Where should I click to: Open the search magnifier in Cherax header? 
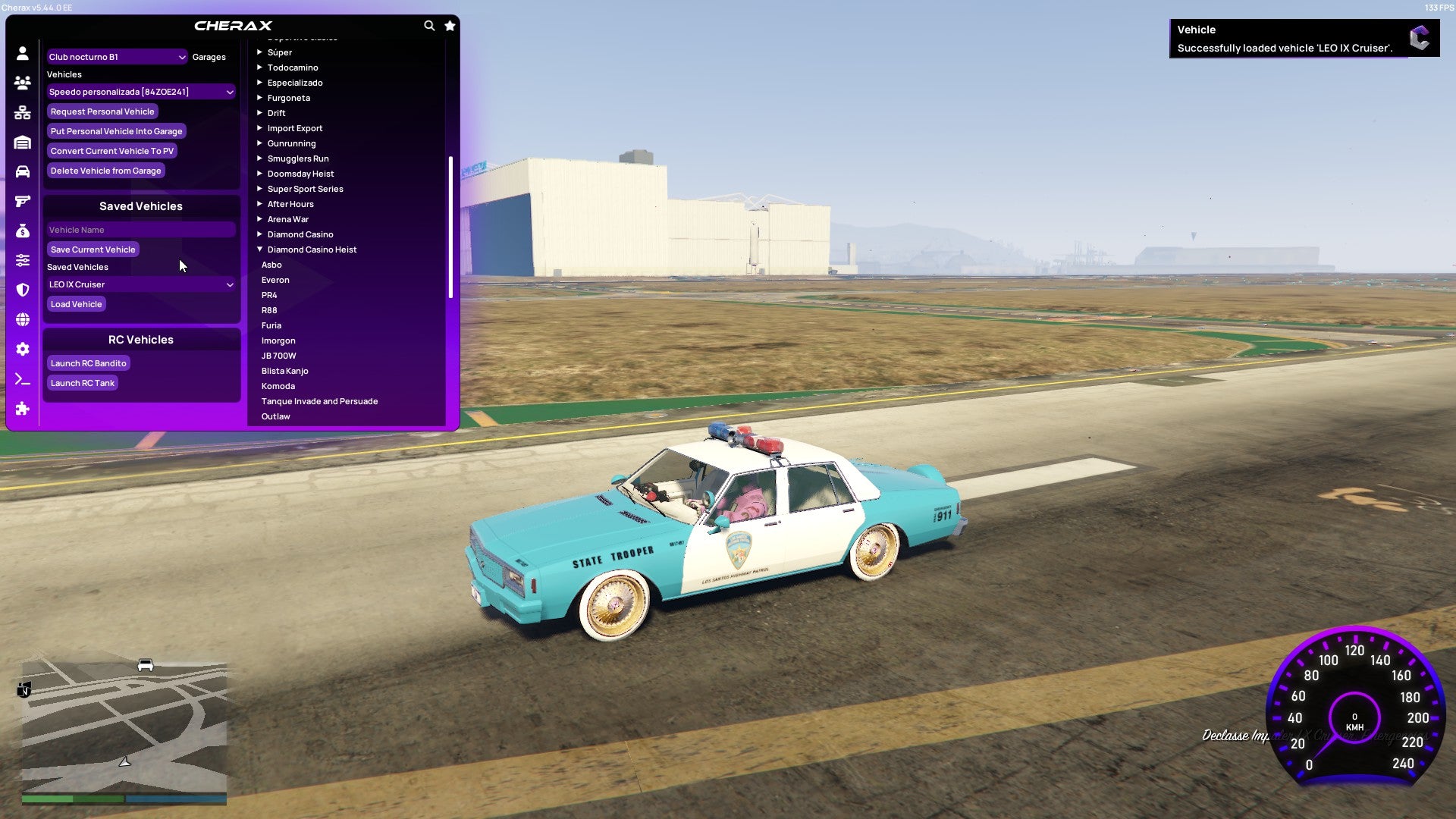(x=429, y=25)
